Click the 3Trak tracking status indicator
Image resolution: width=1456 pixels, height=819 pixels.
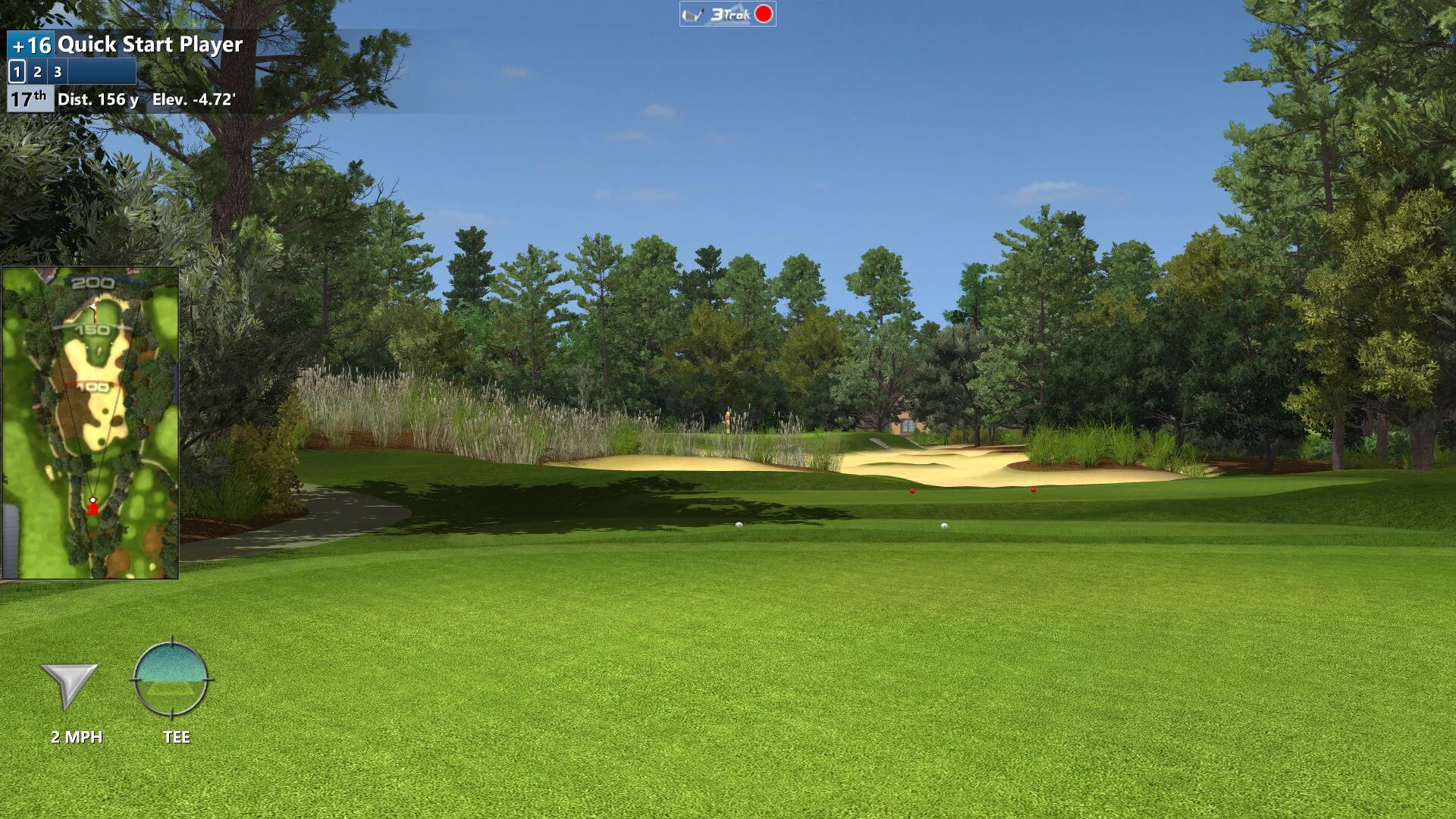(x=727, y=14)
